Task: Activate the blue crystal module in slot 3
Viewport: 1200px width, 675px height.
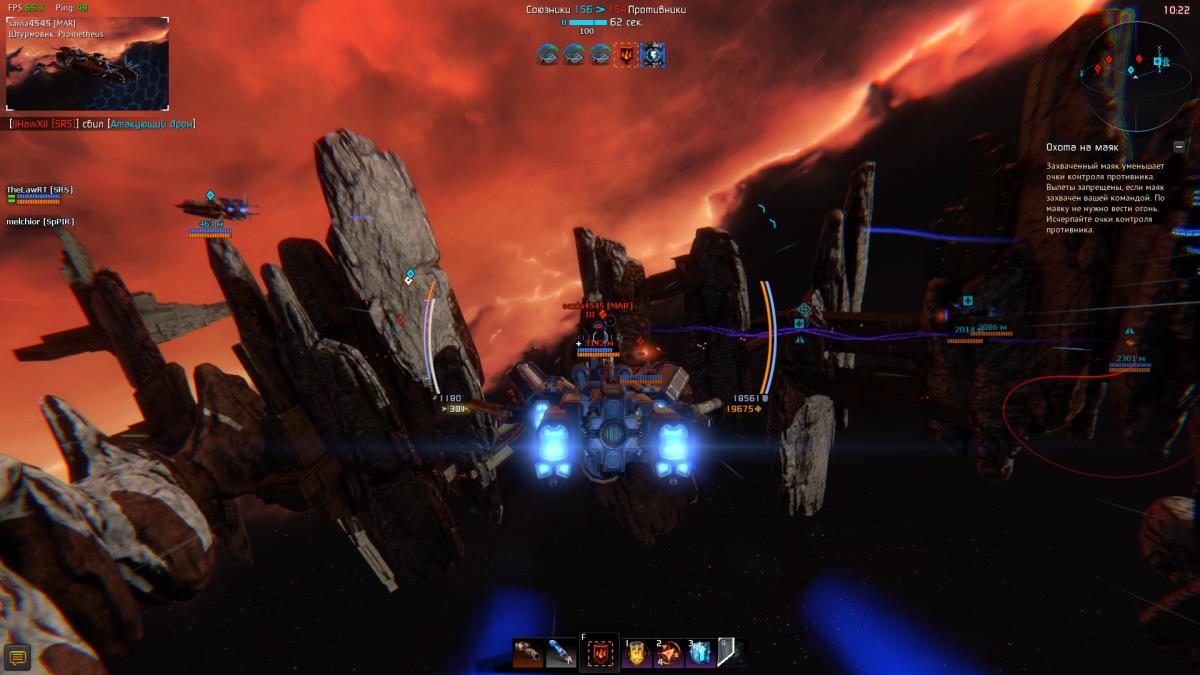Action: pyautogui.click(x=701, y=654)
